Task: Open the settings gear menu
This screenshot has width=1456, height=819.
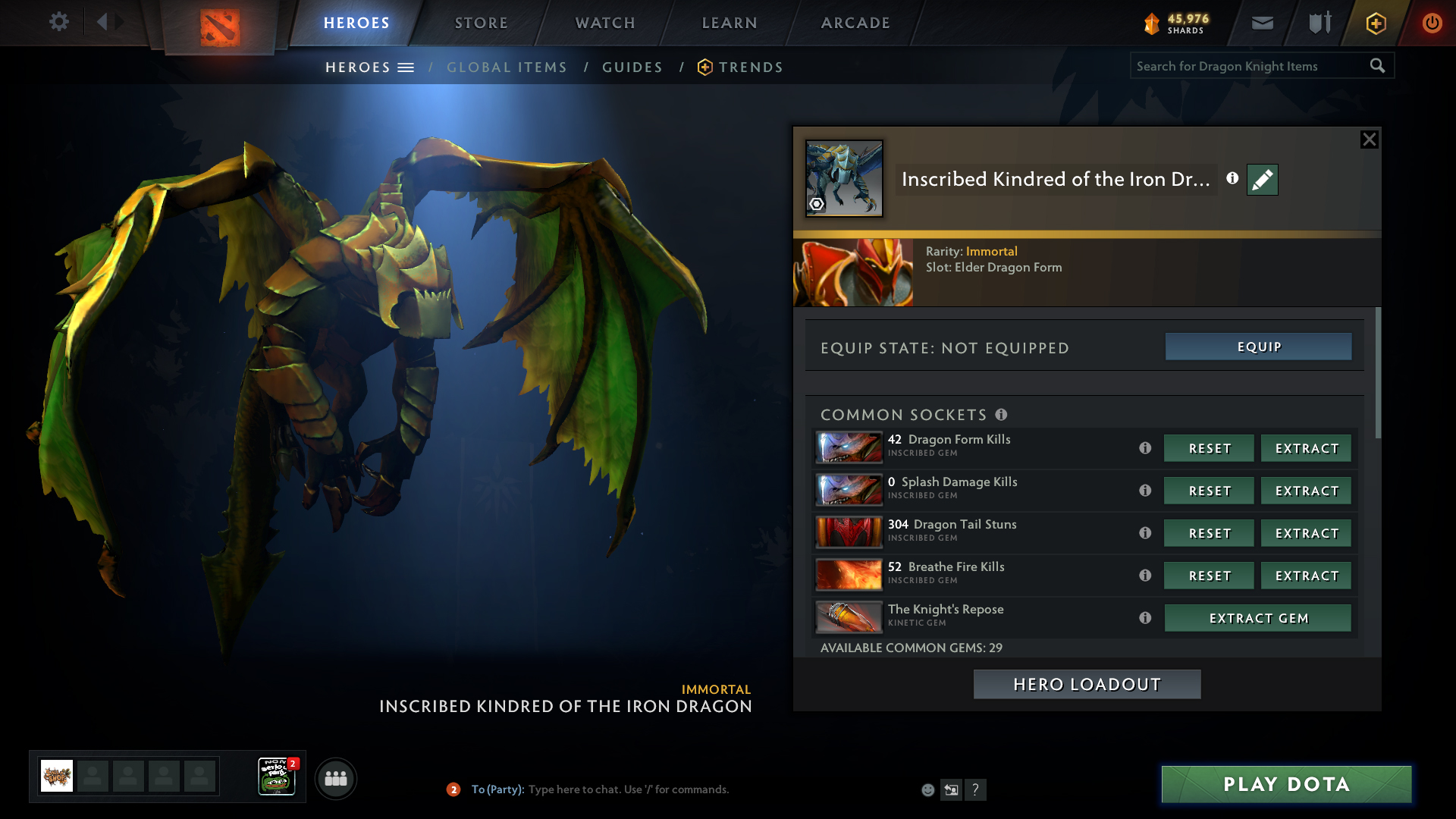Action: (x=59, y=22)
